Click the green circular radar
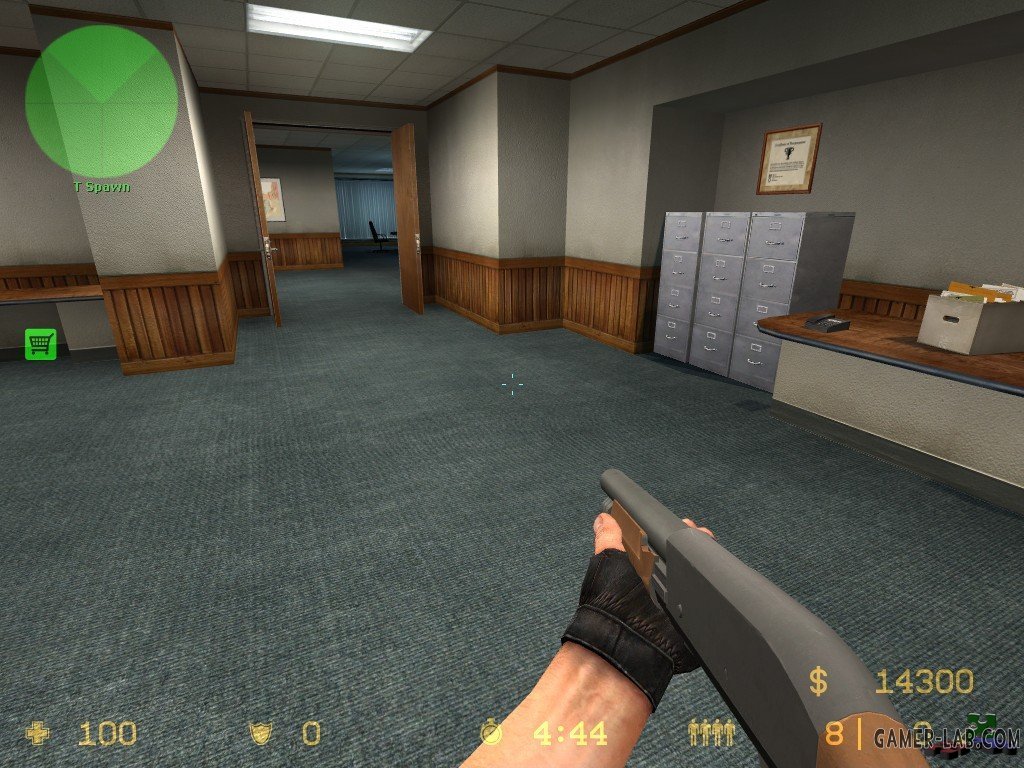 [x=101, y=100]
